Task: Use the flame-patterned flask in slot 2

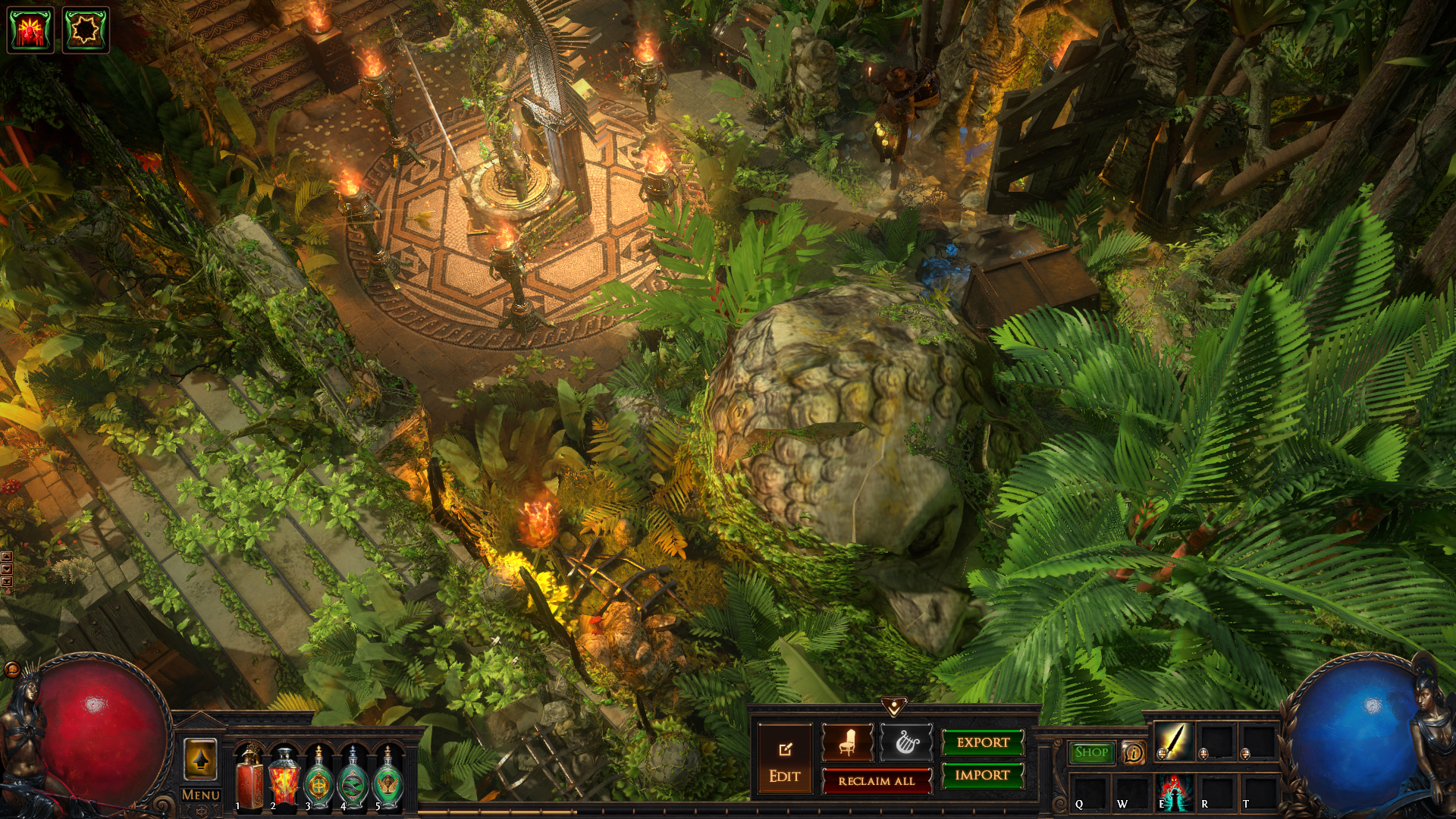Action: coord(284,777)
